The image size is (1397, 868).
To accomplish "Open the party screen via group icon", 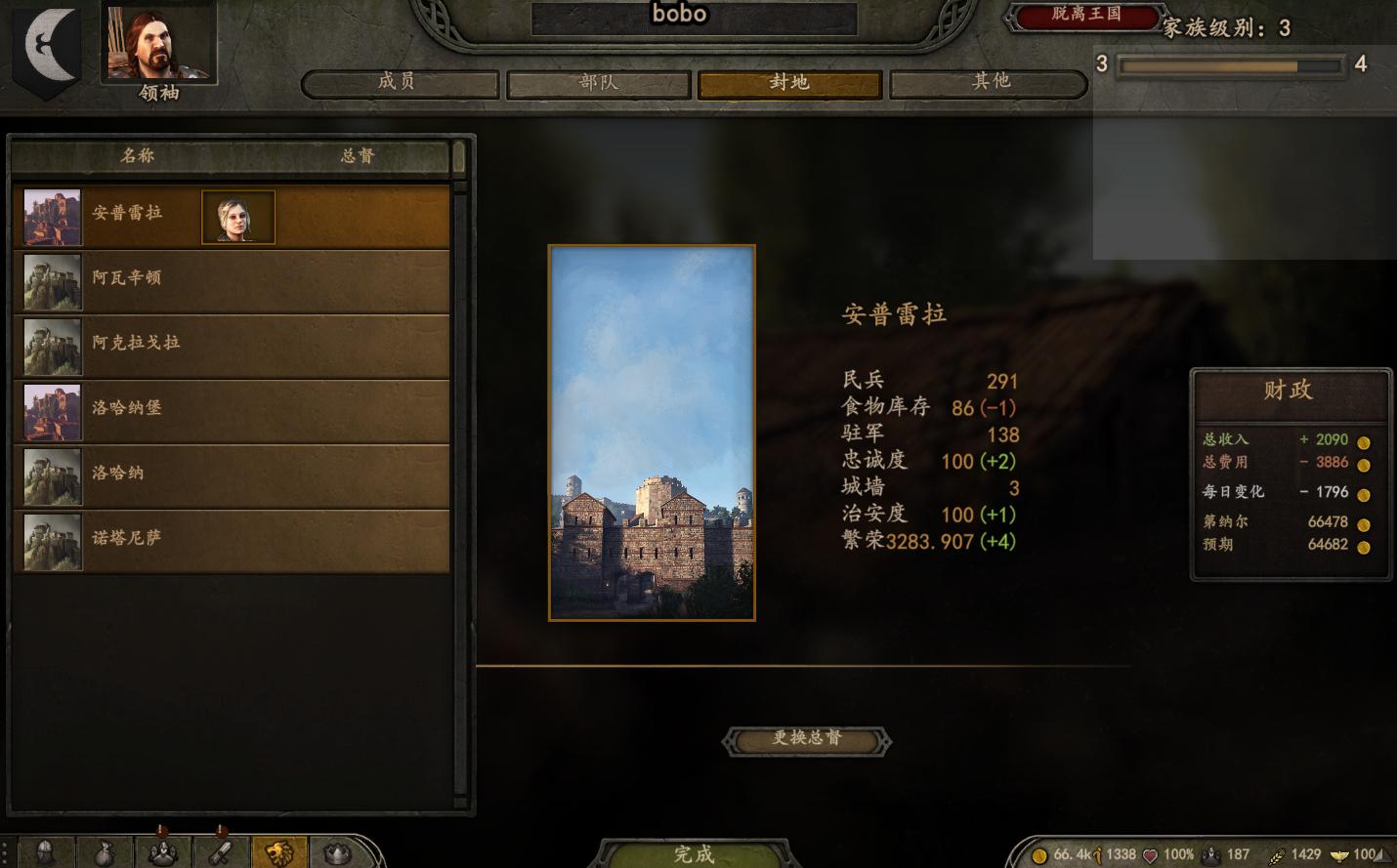I will tap(162, 851).
